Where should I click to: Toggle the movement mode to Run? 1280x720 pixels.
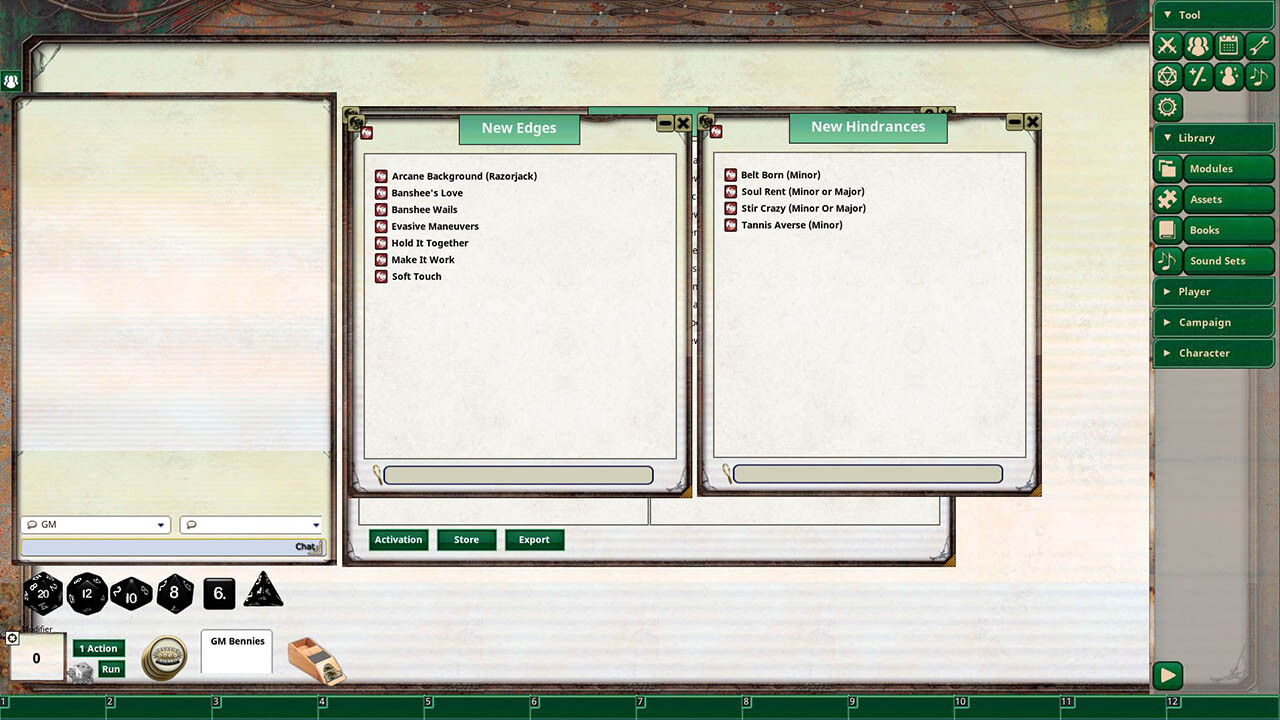(111, 670)
